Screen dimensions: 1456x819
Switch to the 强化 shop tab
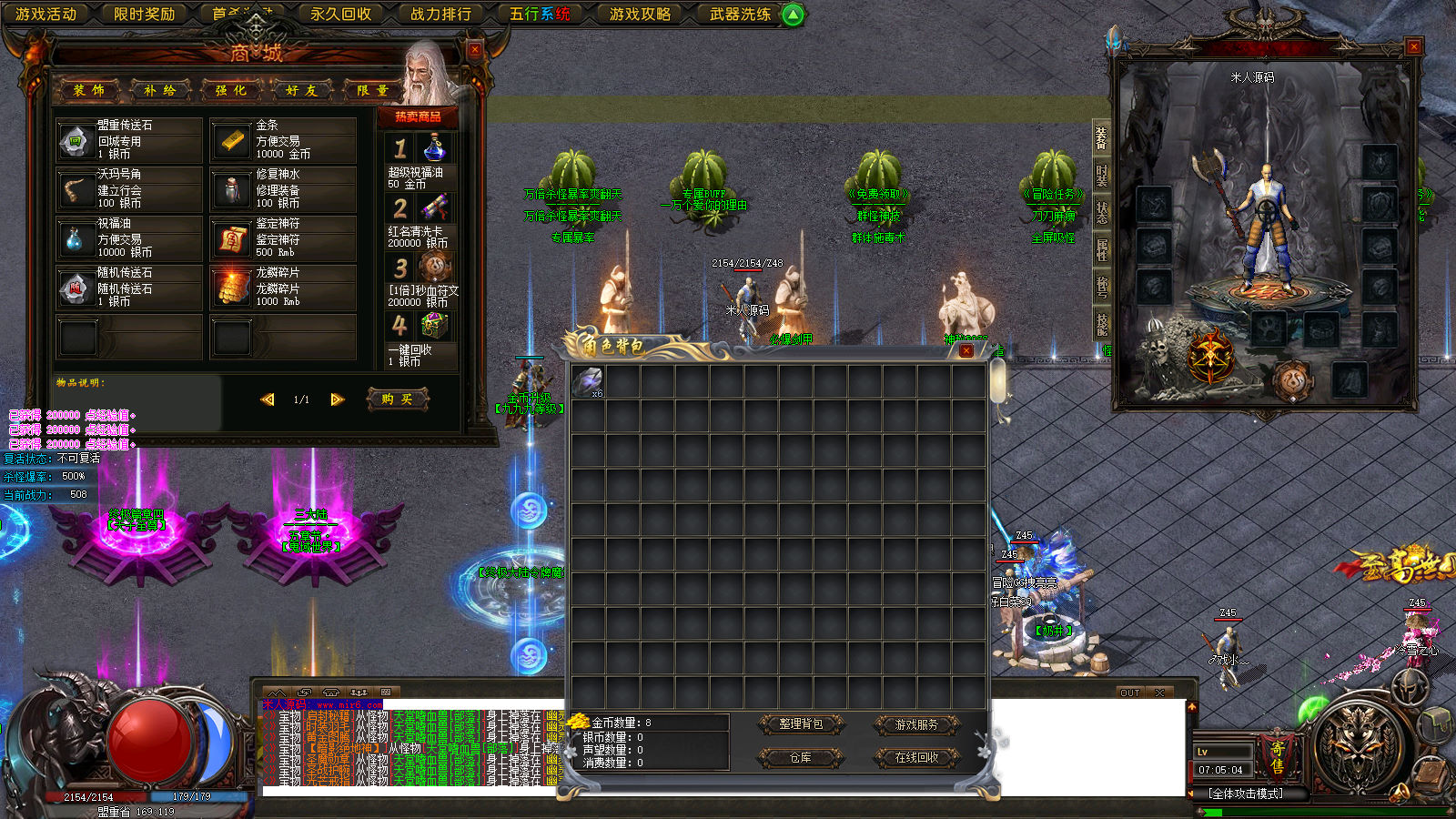point(231,90)
